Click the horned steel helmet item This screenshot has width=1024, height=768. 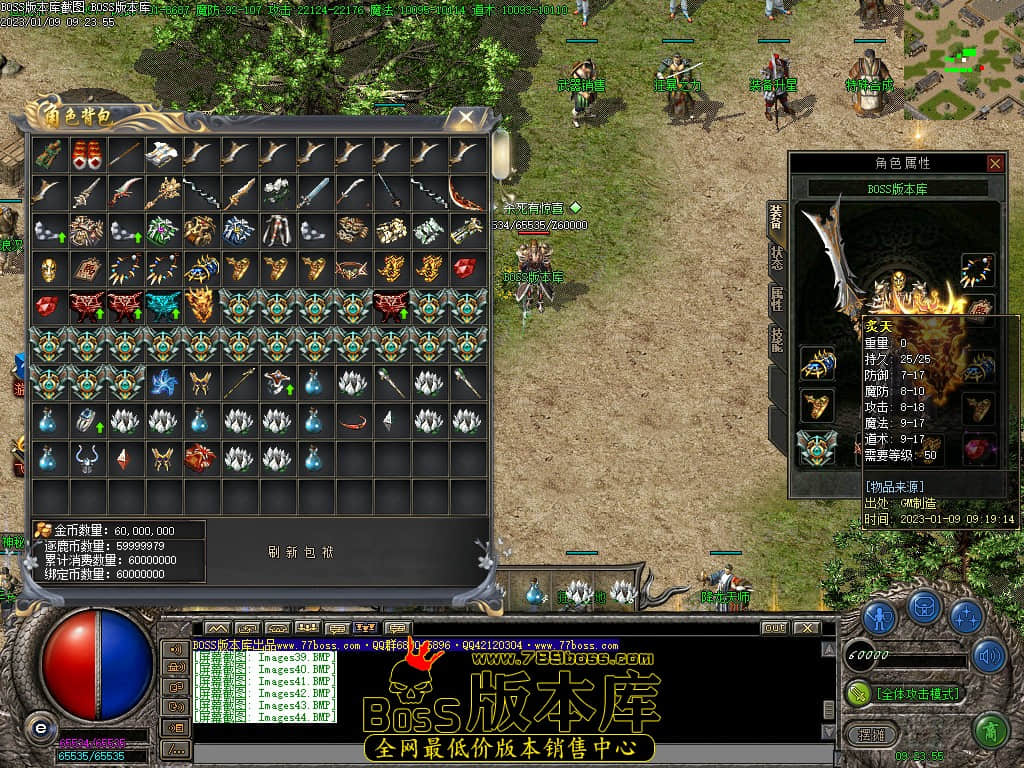[x=85, y=458]
